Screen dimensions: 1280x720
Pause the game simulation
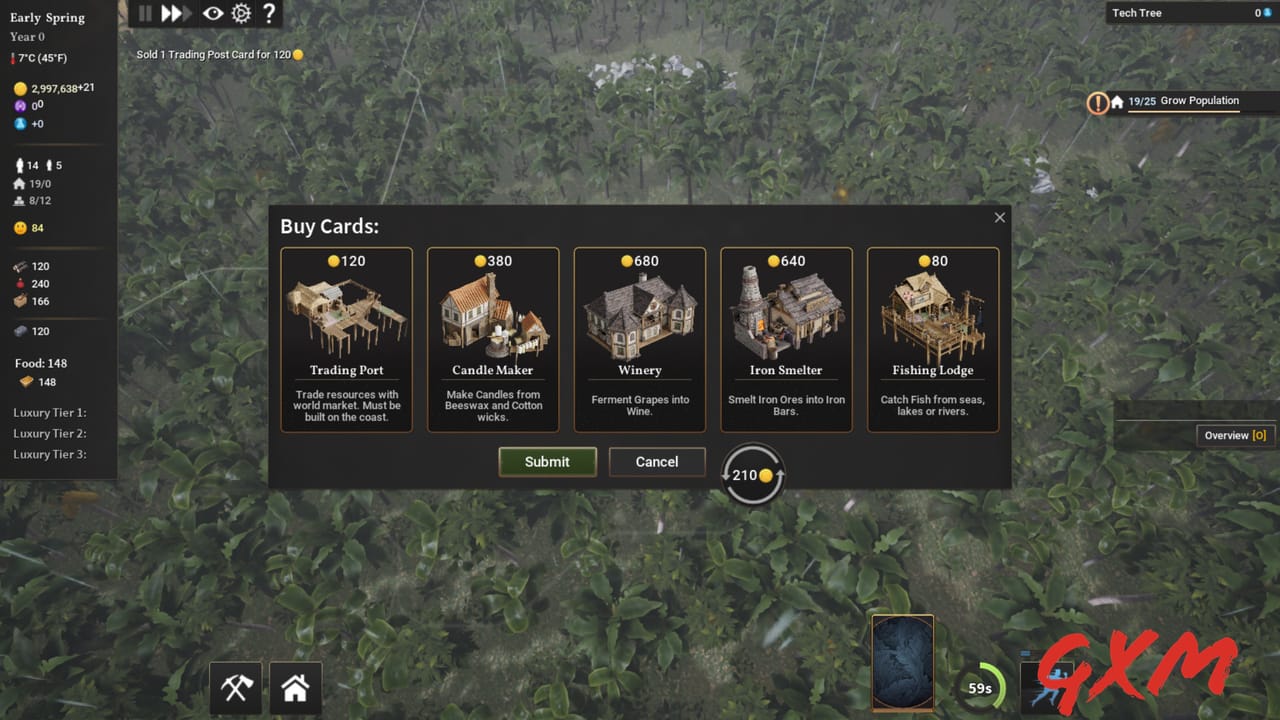[x=143, y=13]
